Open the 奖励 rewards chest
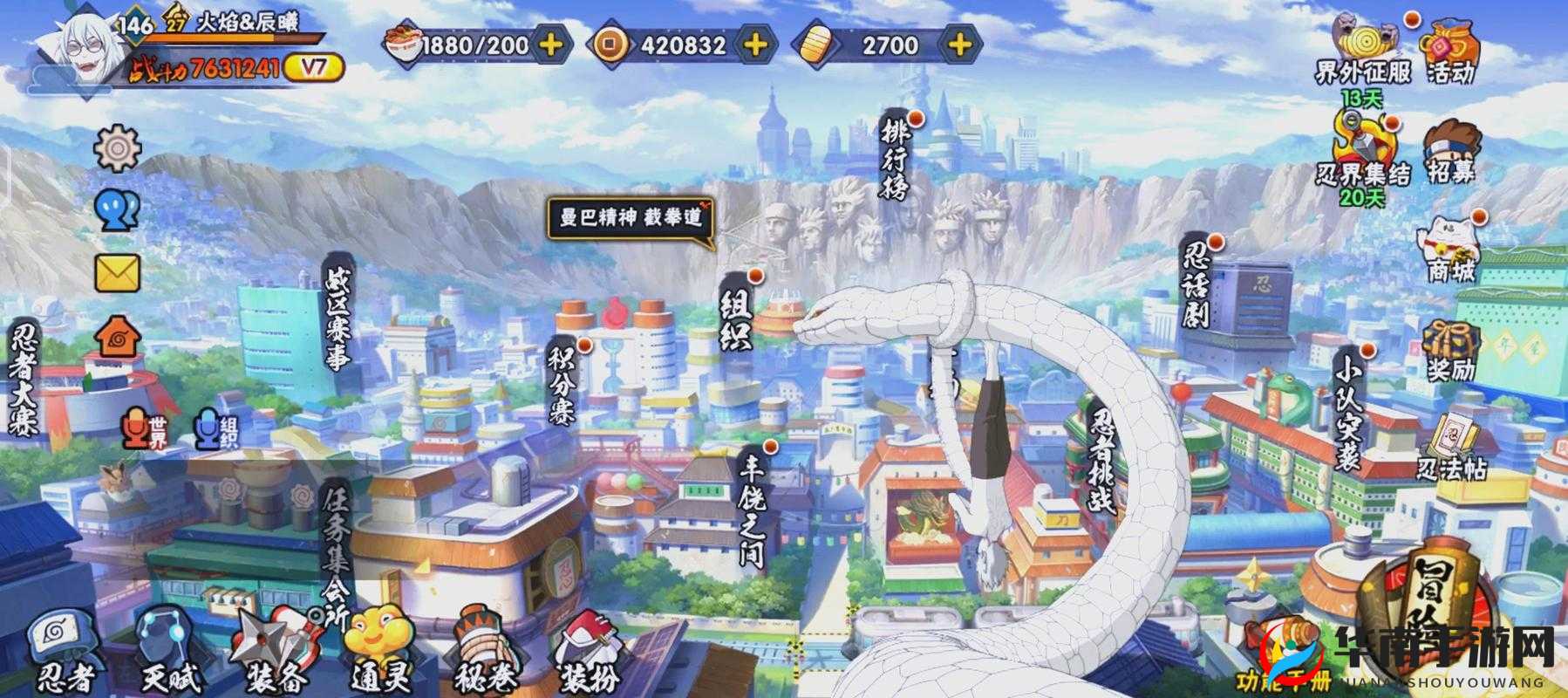 pos(1450,351)
